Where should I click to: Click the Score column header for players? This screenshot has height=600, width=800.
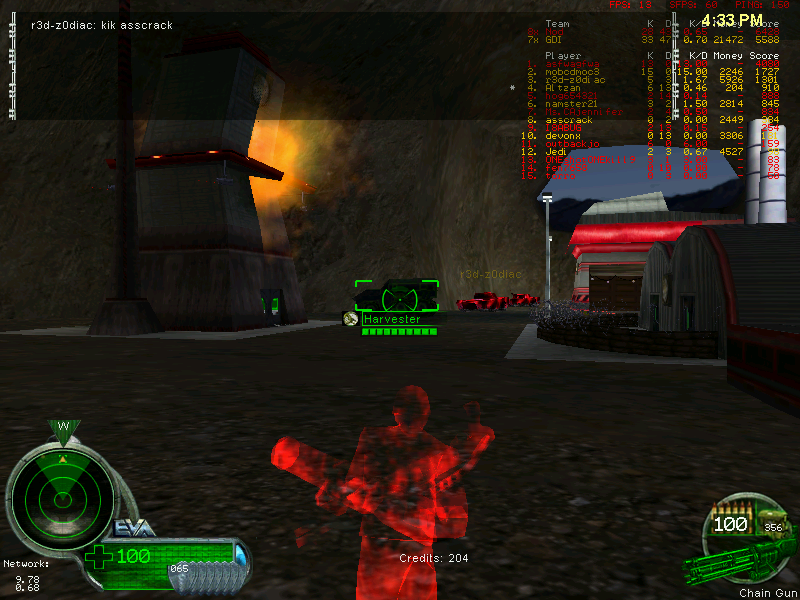(764, 56)
